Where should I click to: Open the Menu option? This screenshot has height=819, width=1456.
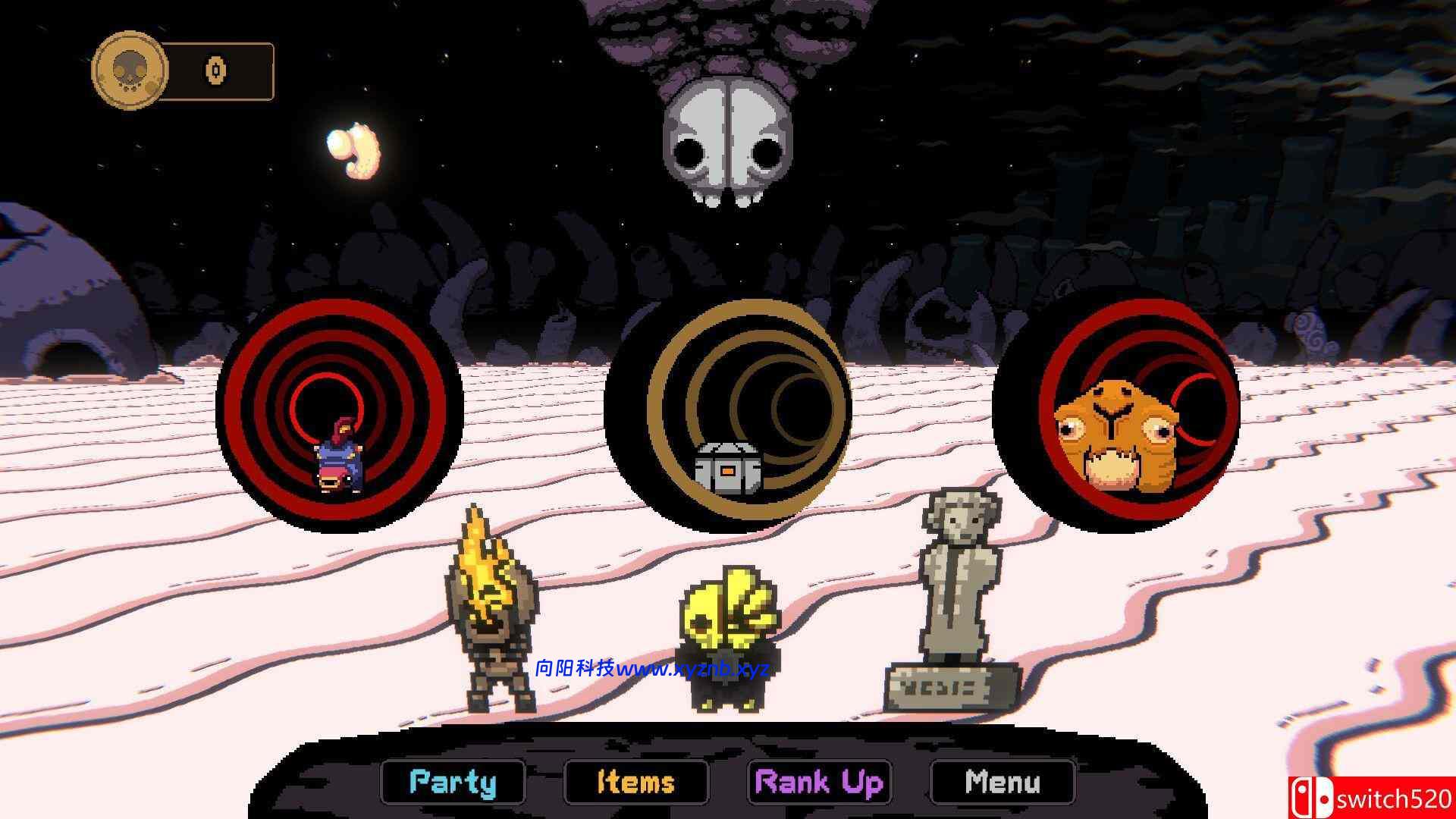point(1001,783)
